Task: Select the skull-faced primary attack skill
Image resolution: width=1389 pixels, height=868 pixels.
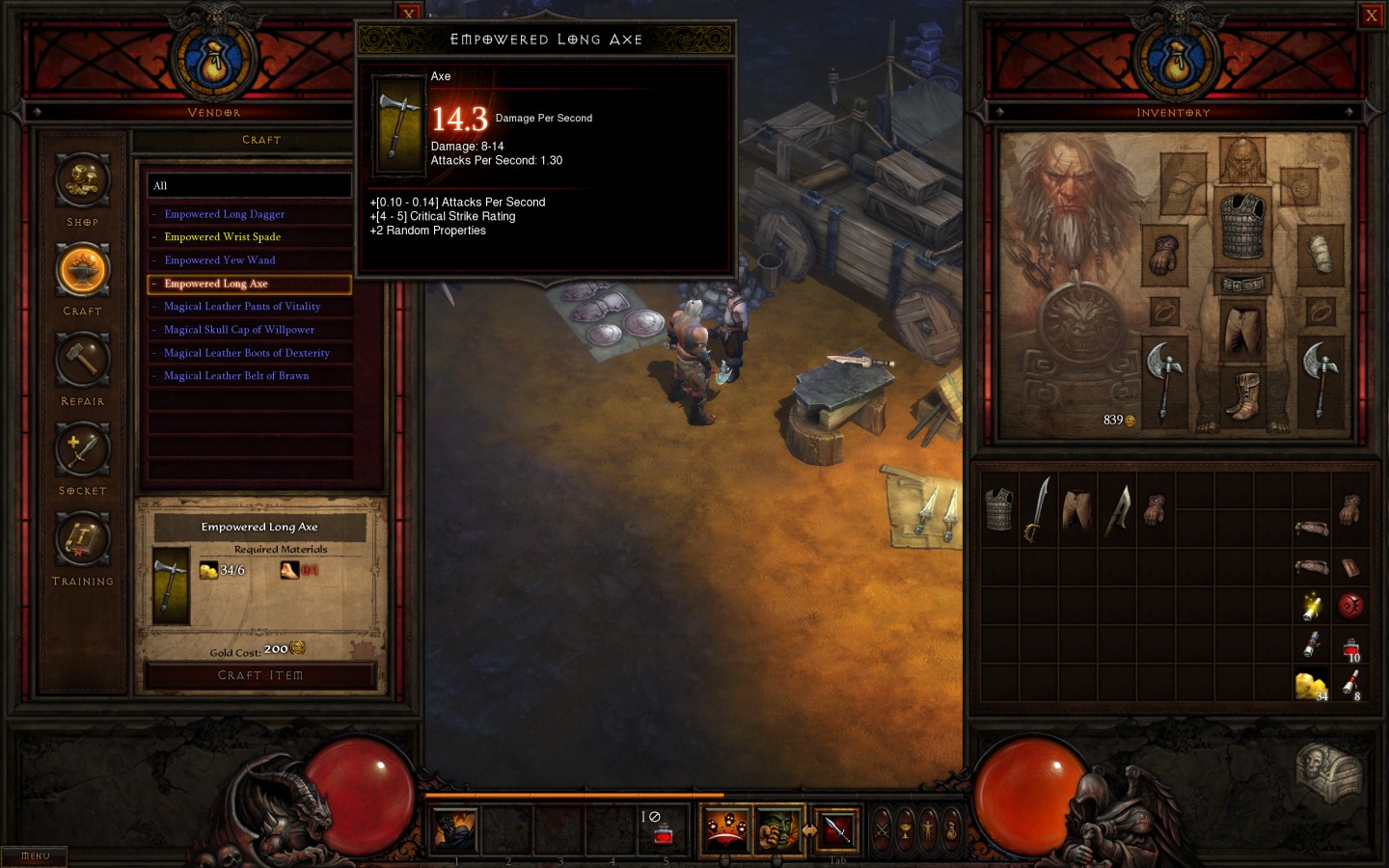Action: [x=723, y=827]
